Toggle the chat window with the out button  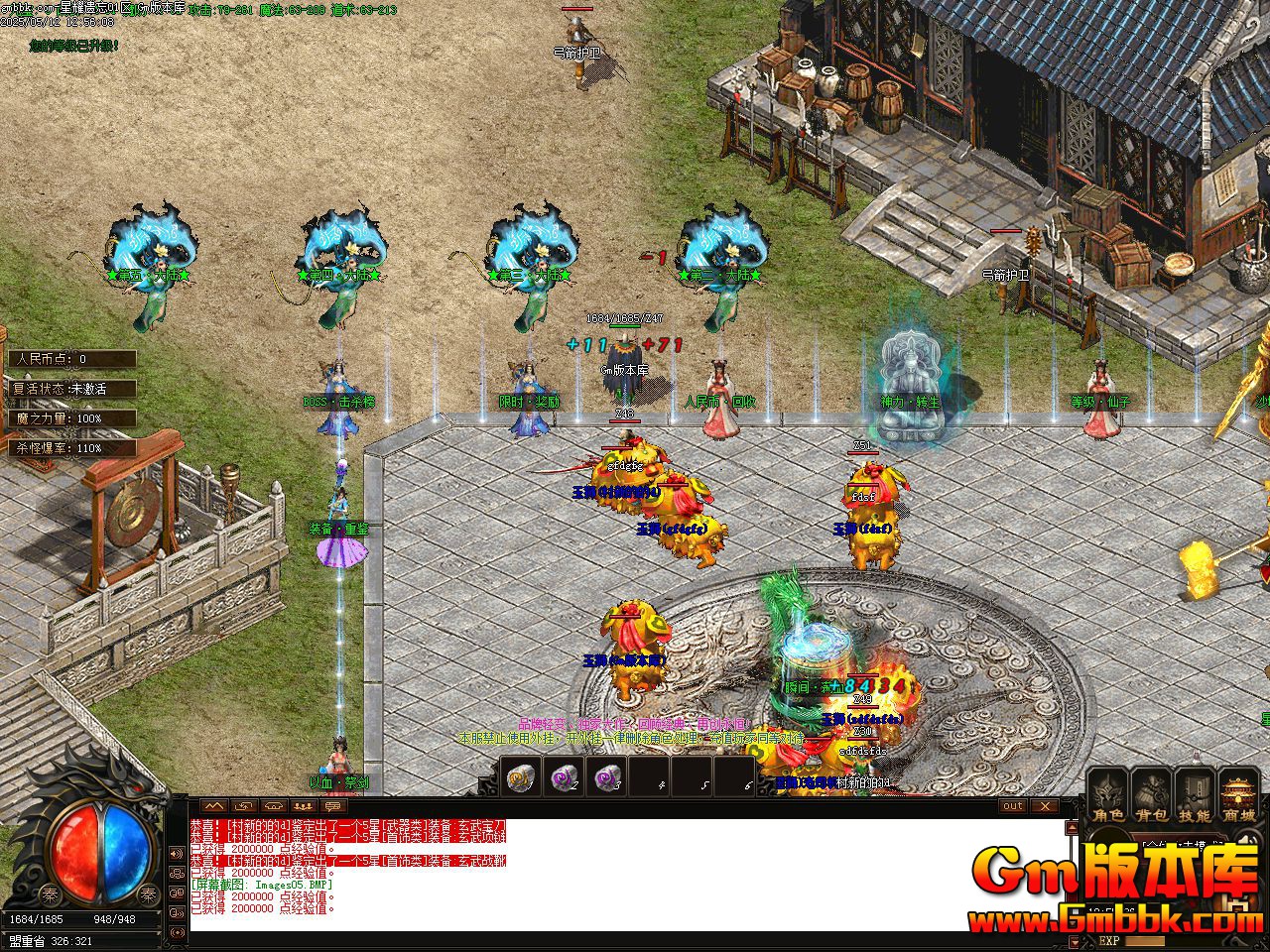coord(1013,806)
